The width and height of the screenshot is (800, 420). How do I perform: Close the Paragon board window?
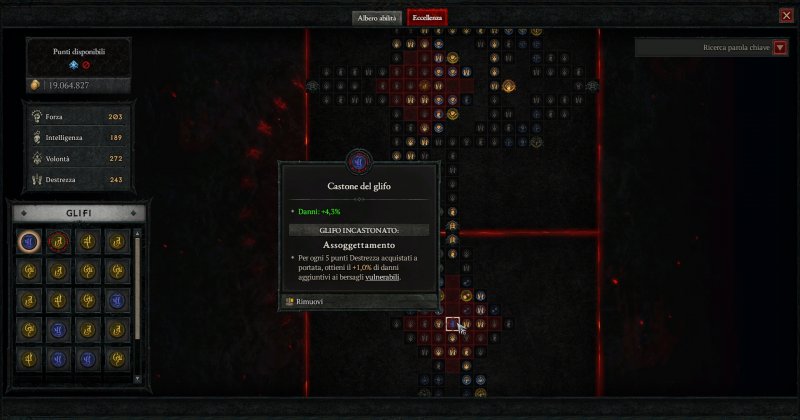point(786,15)
